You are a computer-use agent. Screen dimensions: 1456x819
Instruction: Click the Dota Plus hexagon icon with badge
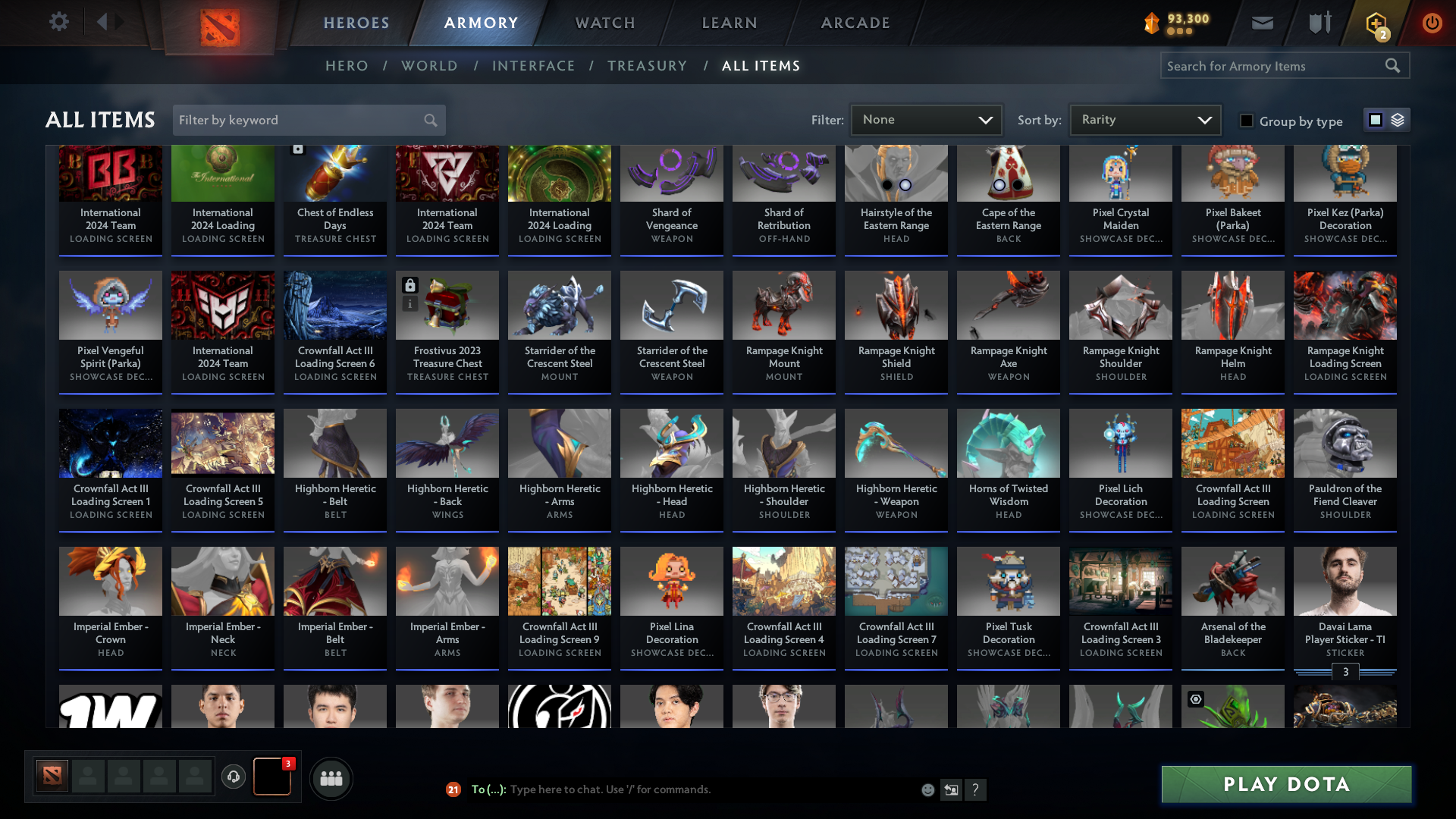coord(1376,23)
